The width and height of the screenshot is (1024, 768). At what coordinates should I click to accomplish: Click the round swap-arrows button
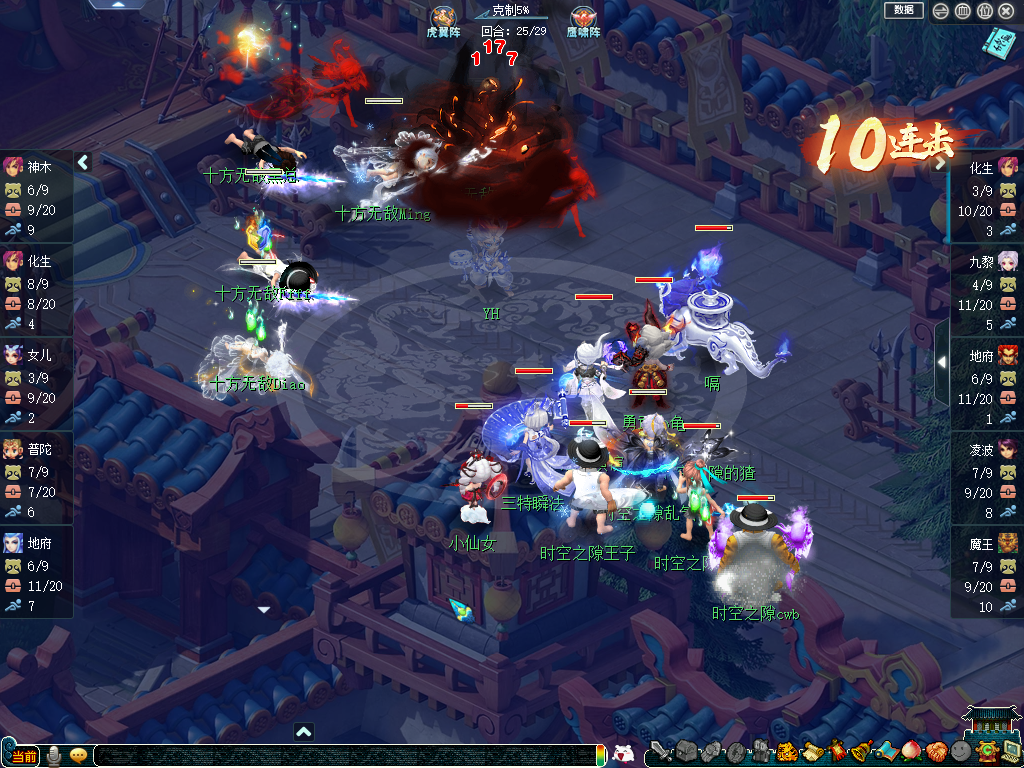(x=940, y=11)
